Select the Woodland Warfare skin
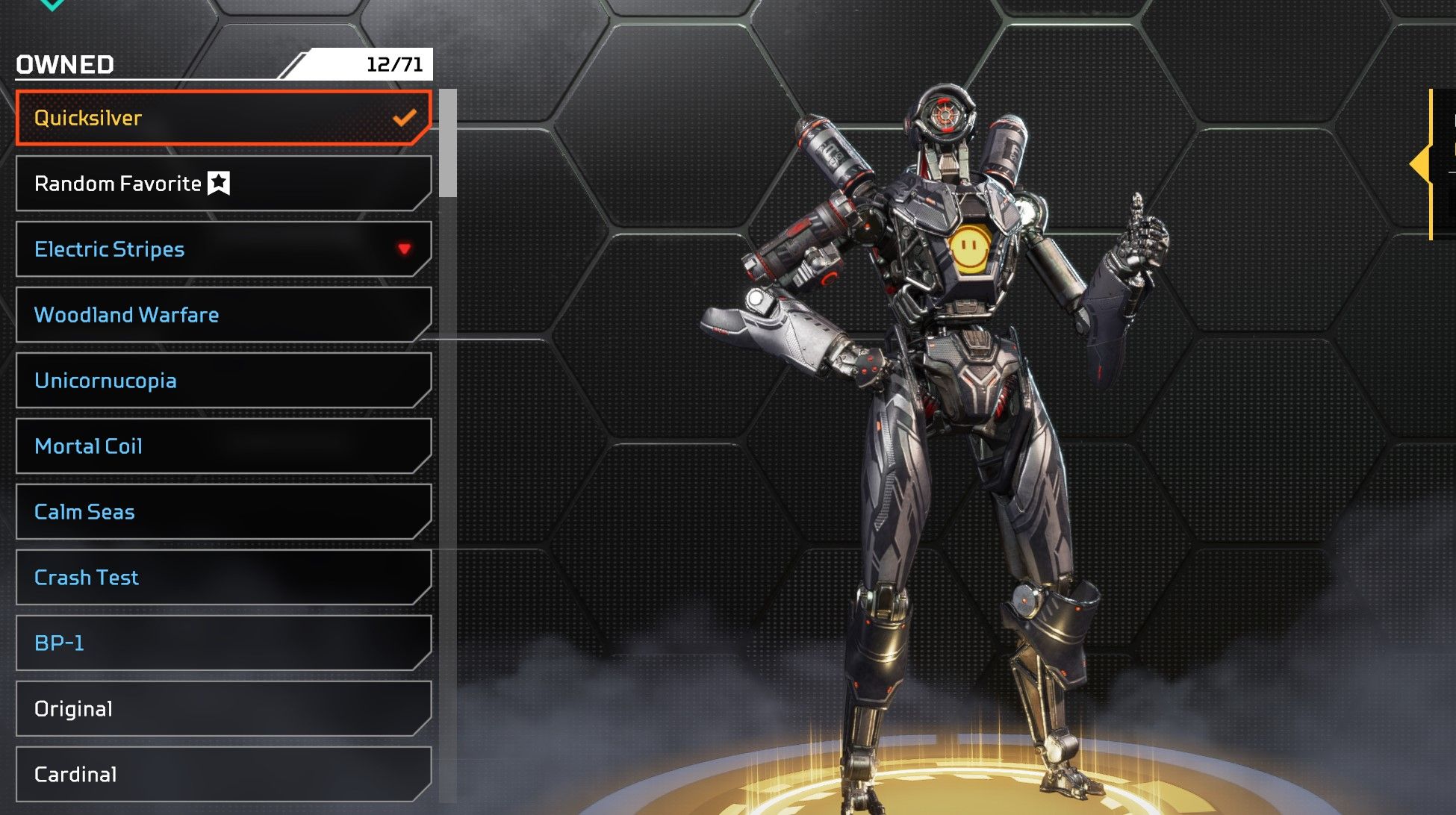The image size is (1456, 815). click(x=223, y=315)
